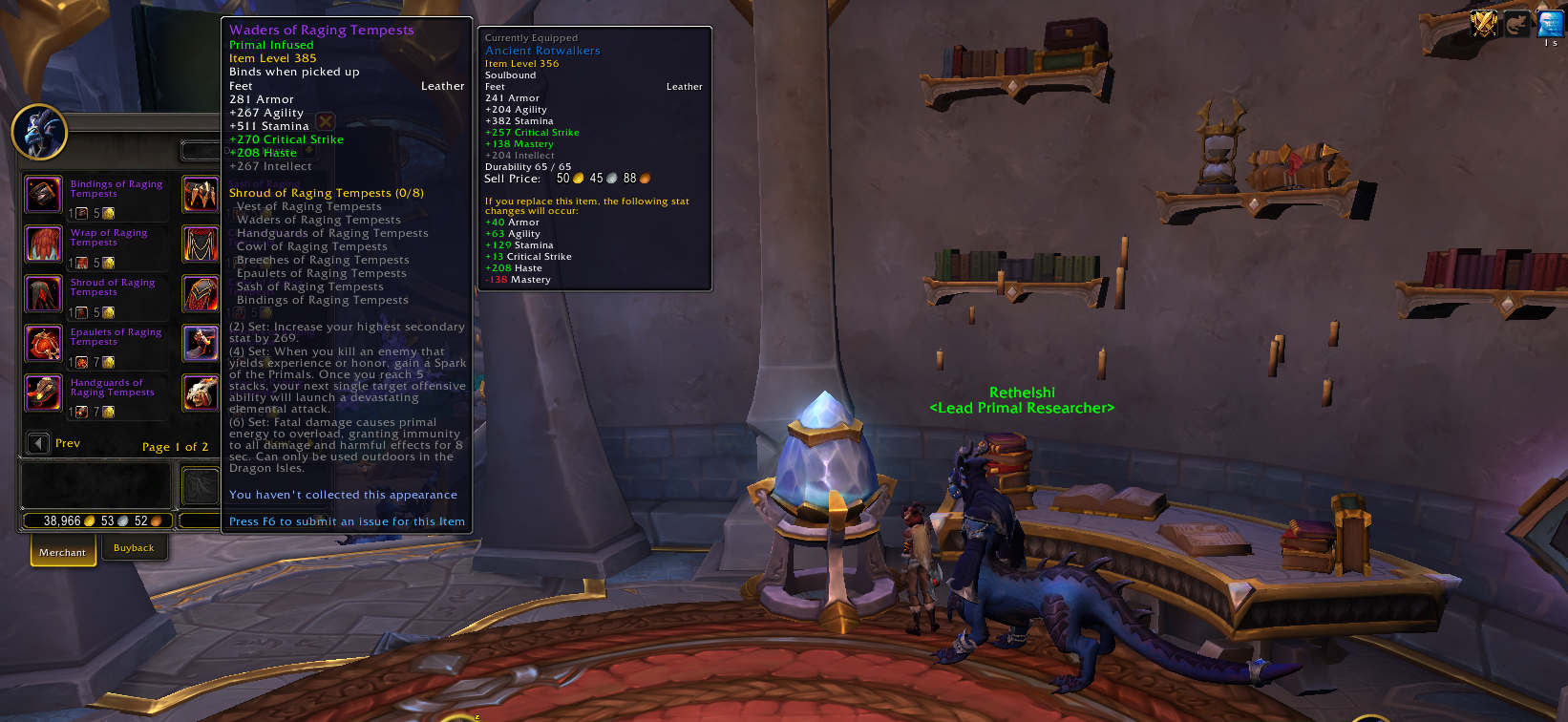Click the brown rat buff icon
This screenshot has width=1568, height=722.
click(1517, 24)
